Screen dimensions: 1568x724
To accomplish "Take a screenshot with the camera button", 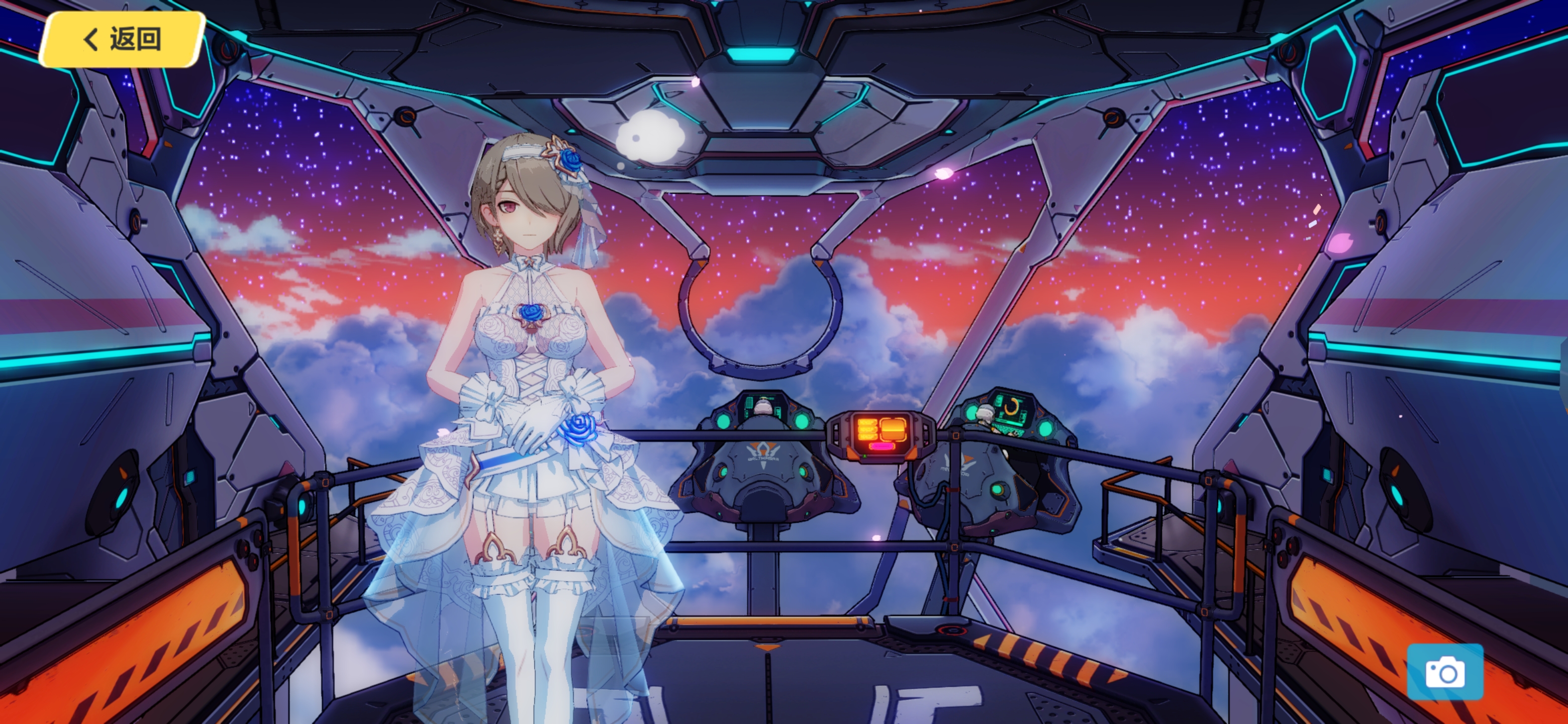I will point(1444,672).
